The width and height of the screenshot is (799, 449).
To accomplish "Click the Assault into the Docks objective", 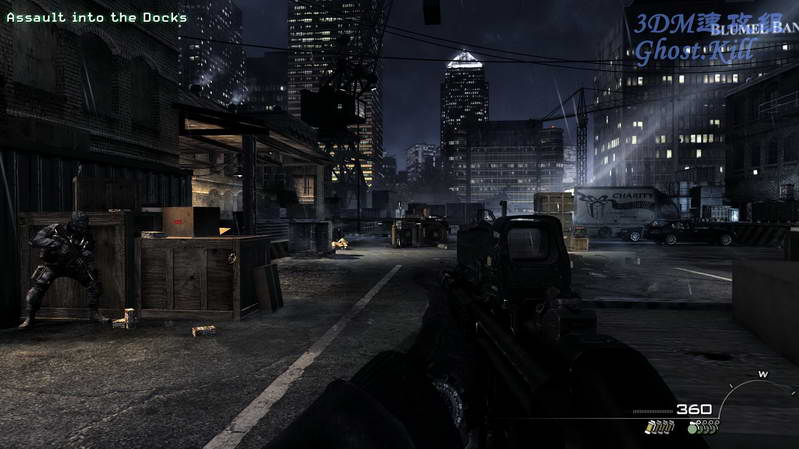I will (x=97, y=17).
